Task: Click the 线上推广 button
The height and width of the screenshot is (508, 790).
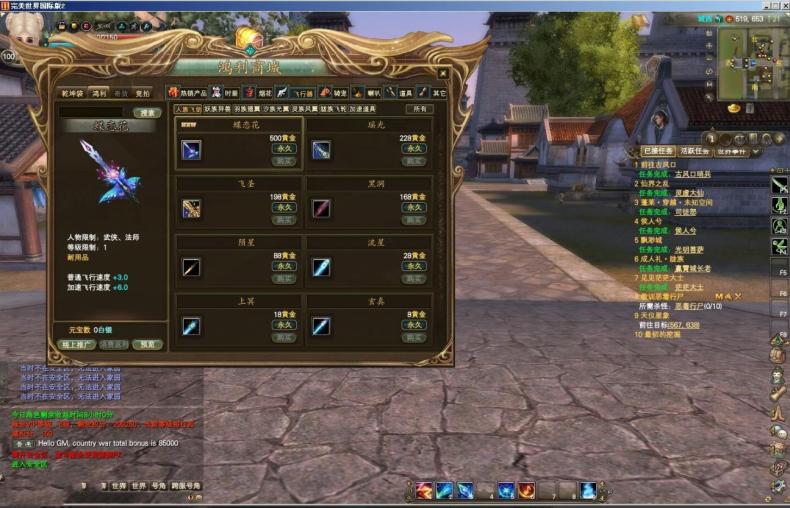Action: pos(78,344)
